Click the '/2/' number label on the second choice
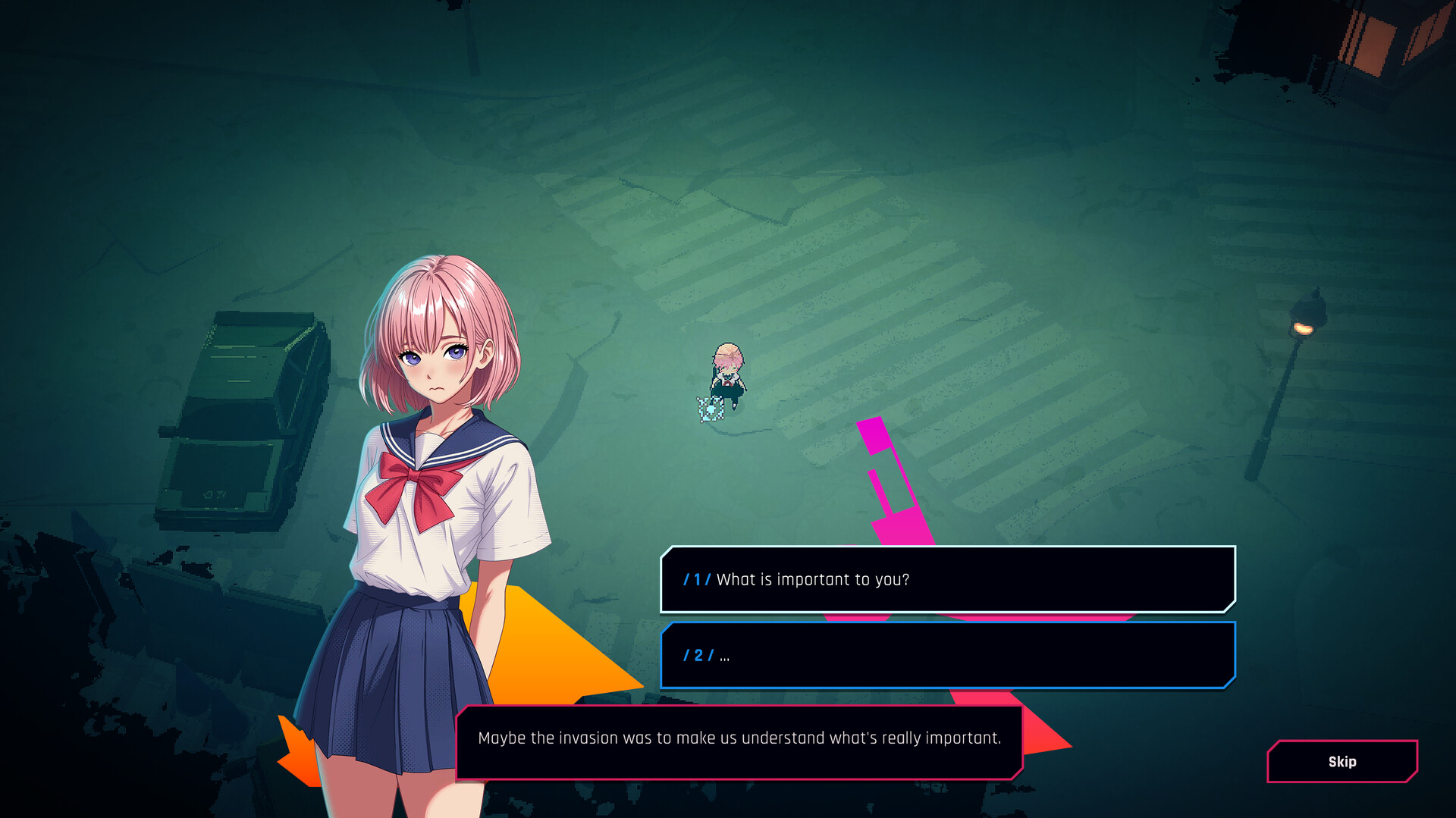The width and height of the screenshot is (1456, 818). point(698,656)
